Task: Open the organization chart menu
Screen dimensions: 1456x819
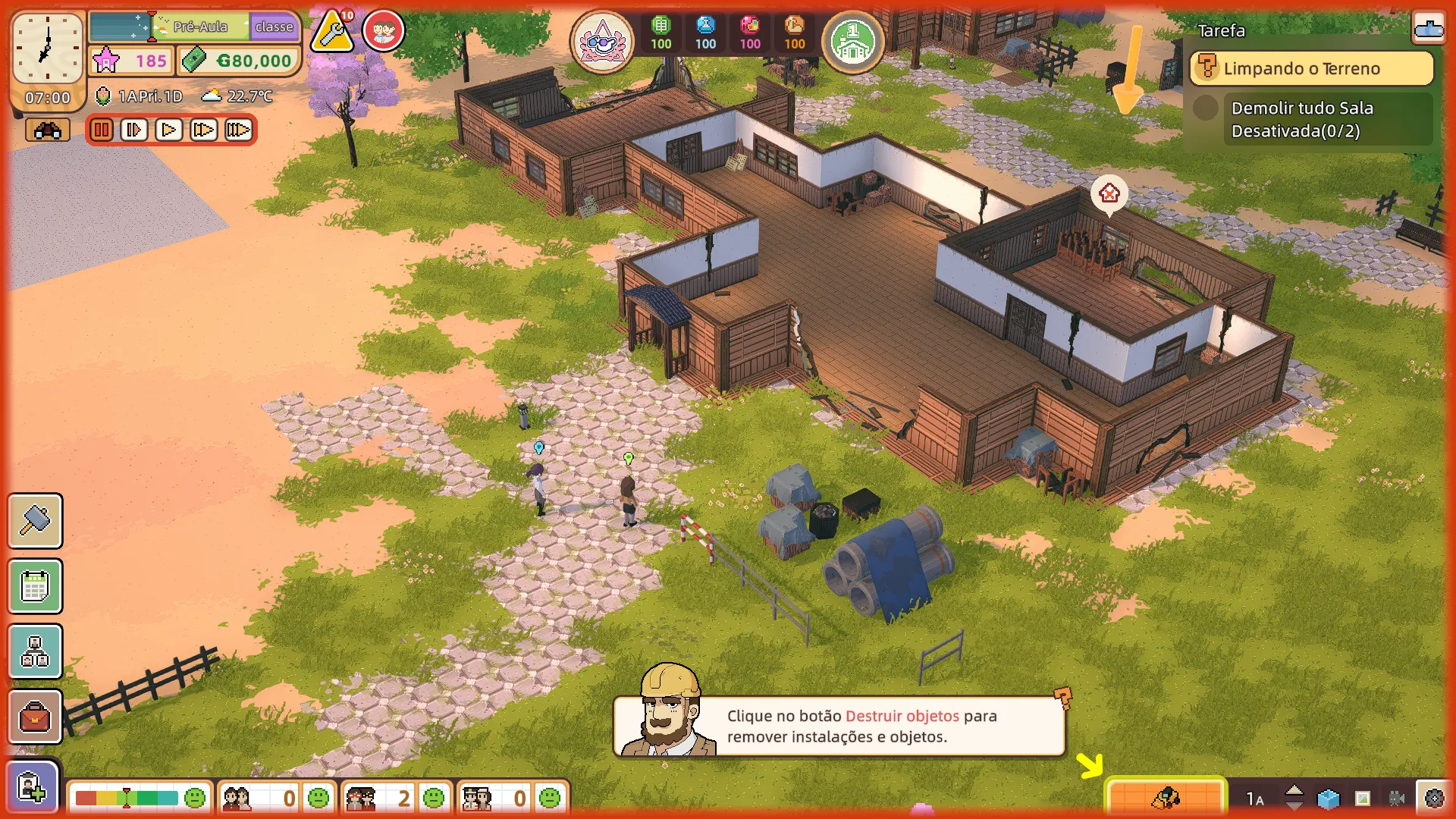Action: click(x=35, y=651)
